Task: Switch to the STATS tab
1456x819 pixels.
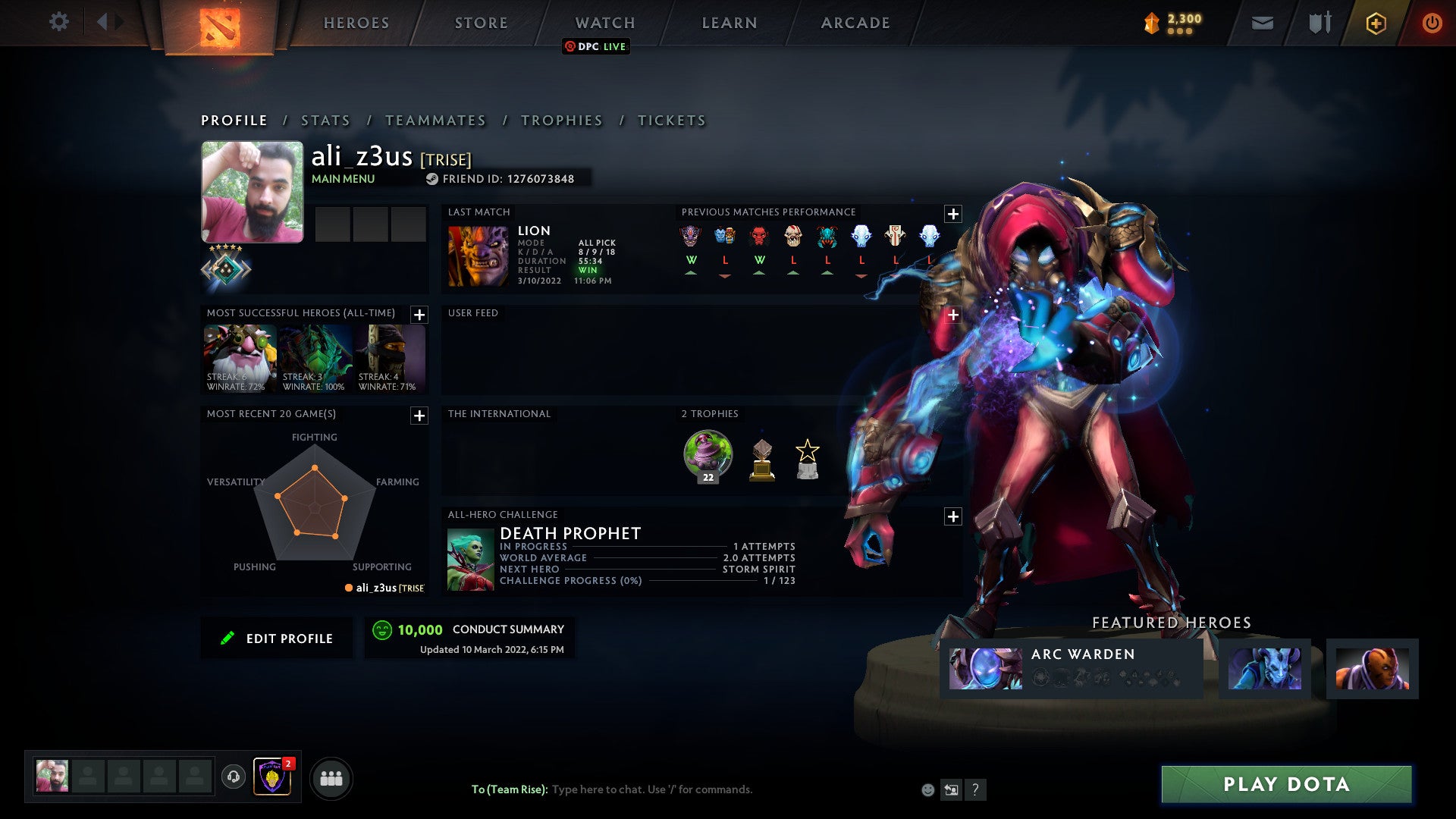Action: tap(325, 120)
